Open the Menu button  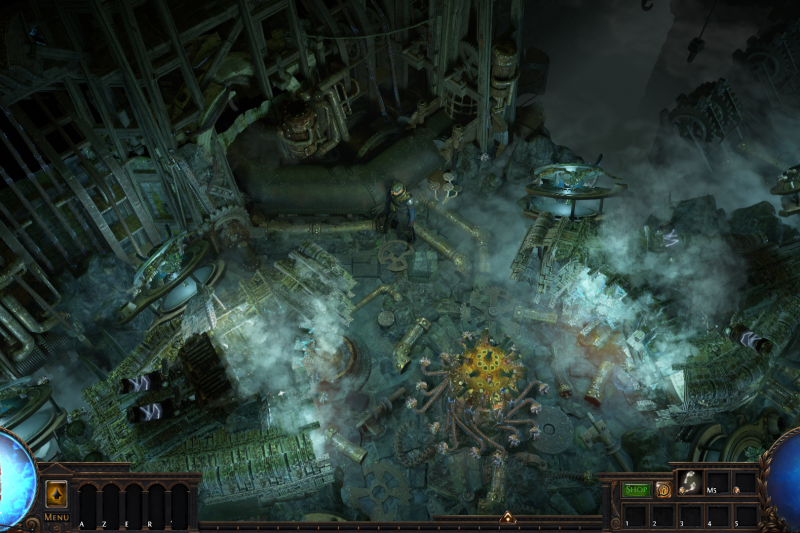(56, 517)
